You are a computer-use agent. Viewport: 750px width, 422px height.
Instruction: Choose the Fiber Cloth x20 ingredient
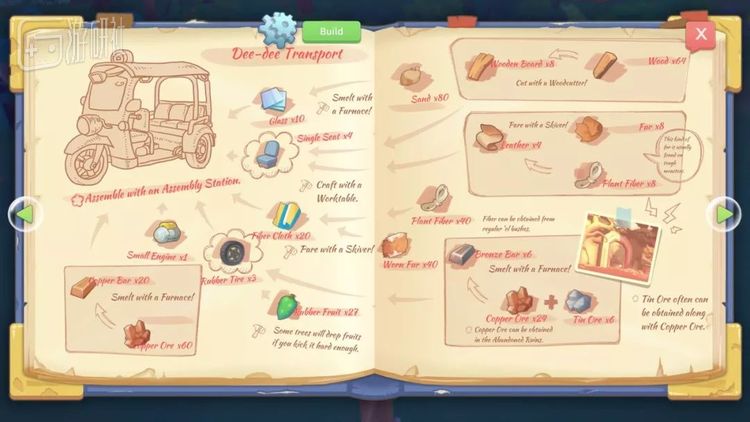tap(283, 214)
